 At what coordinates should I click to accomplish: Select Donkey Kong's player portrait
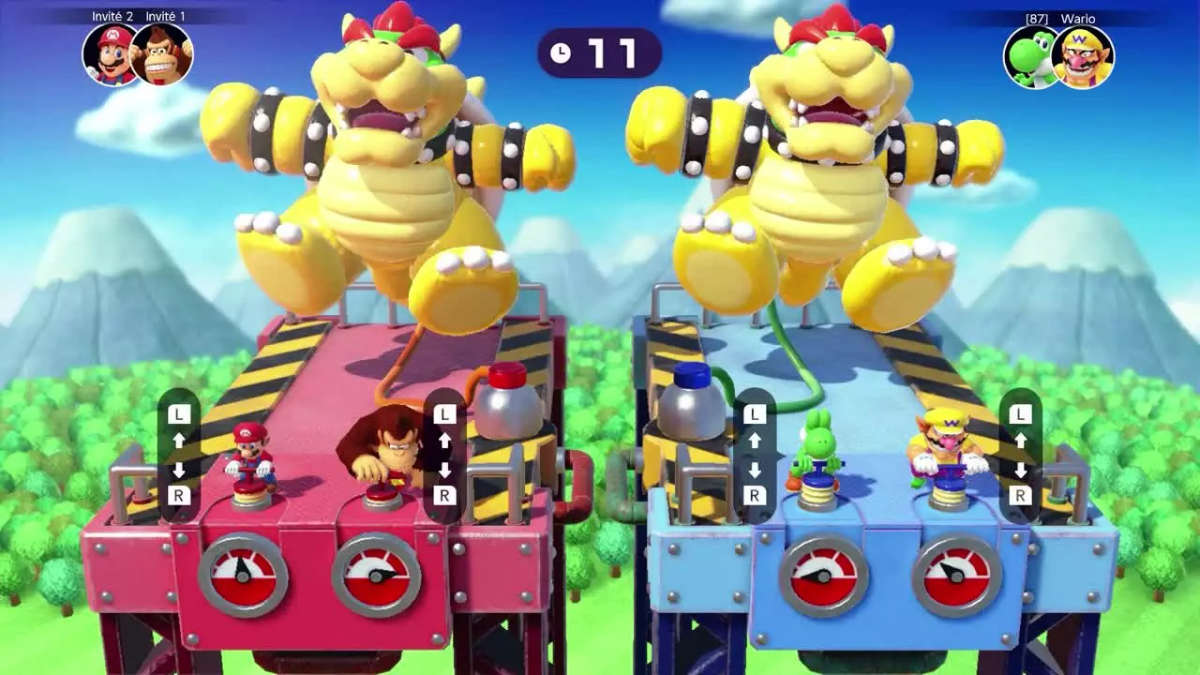[x=162, y=54]
